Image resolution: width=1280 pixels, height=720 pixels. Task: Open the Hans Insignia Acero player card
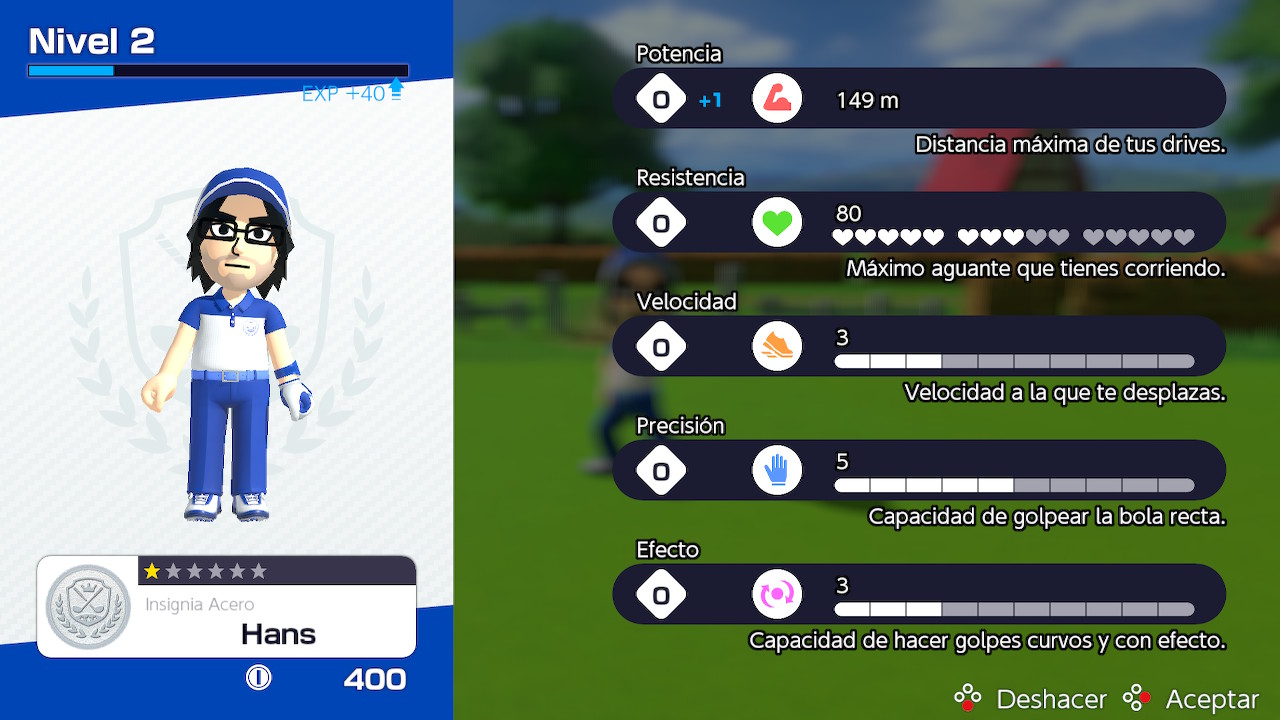(227, 607)
